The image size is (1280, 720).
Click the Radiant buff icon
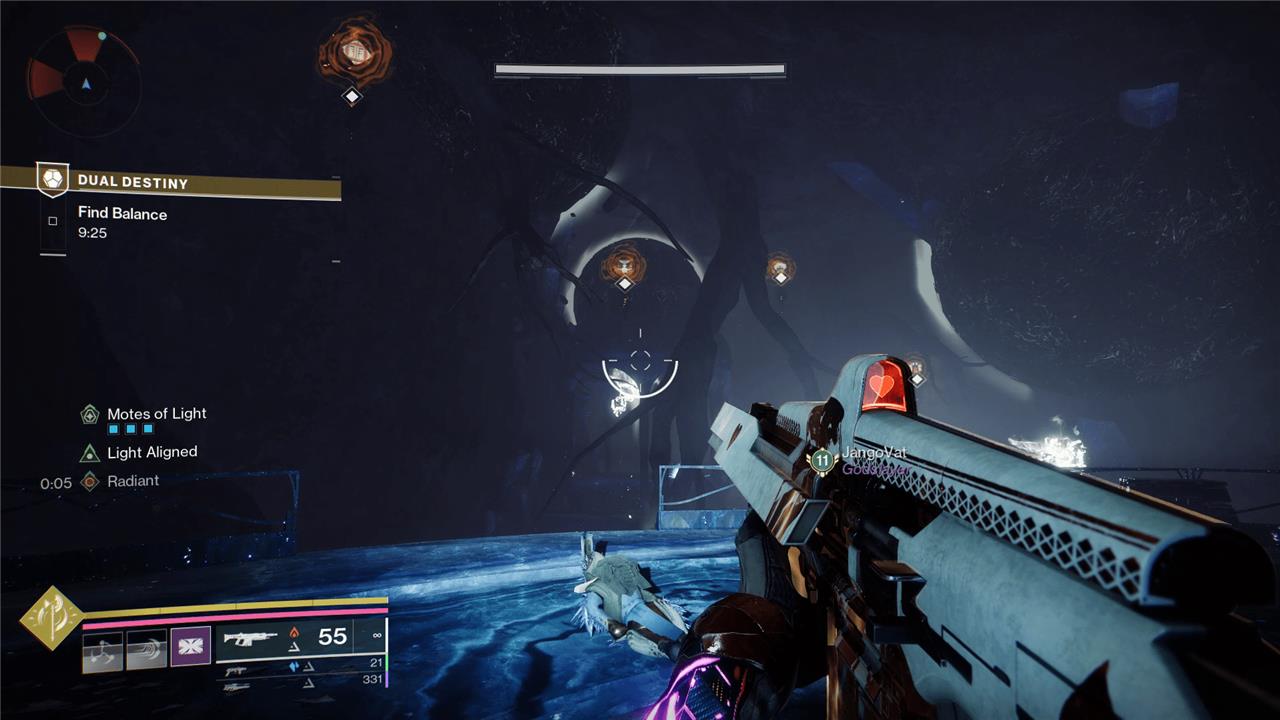(x=90, y=481)
